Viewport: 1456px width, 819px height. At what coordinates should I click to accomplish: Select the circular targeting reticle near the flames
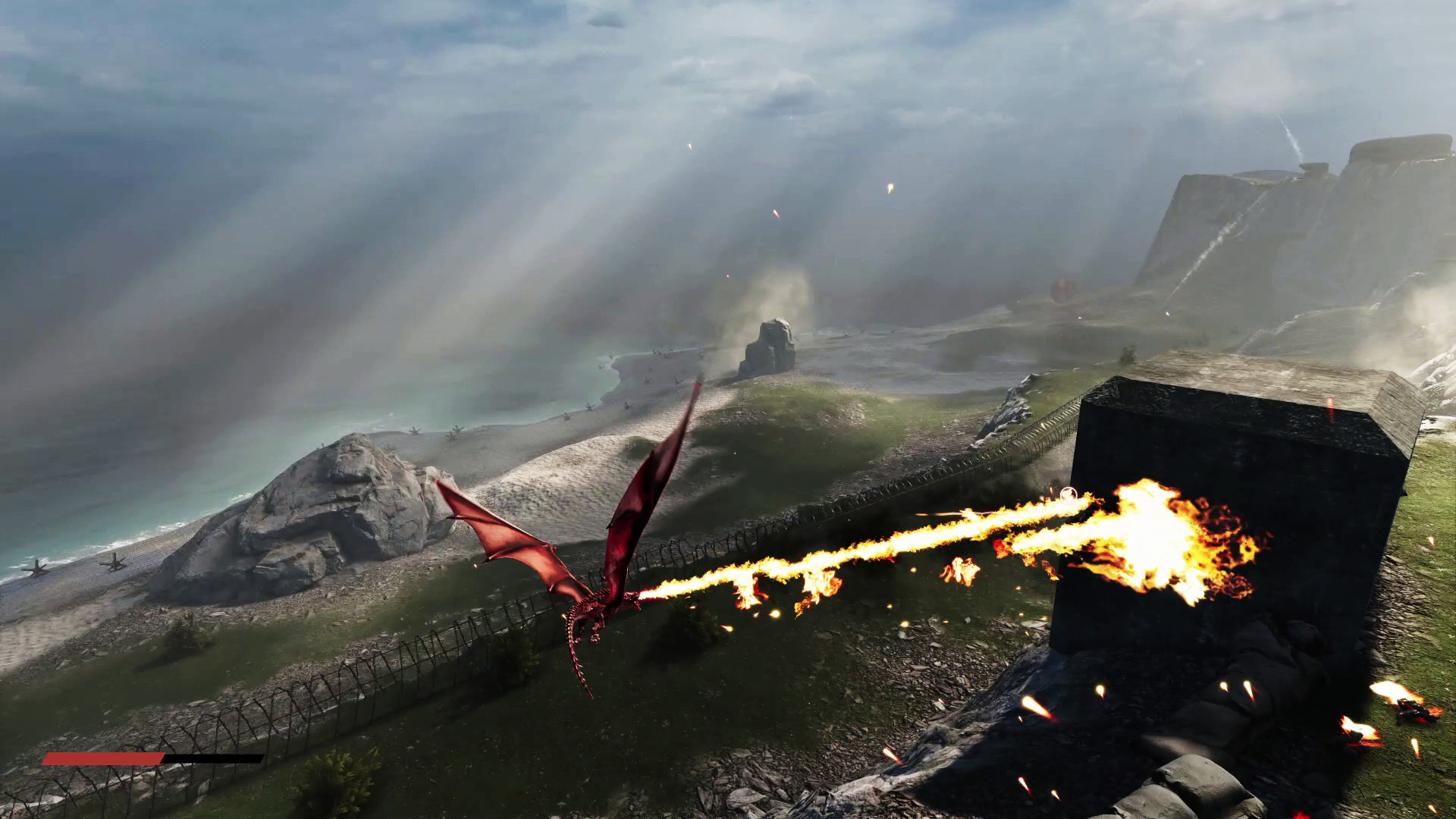pyautogui.click(x=1068, y=494)
